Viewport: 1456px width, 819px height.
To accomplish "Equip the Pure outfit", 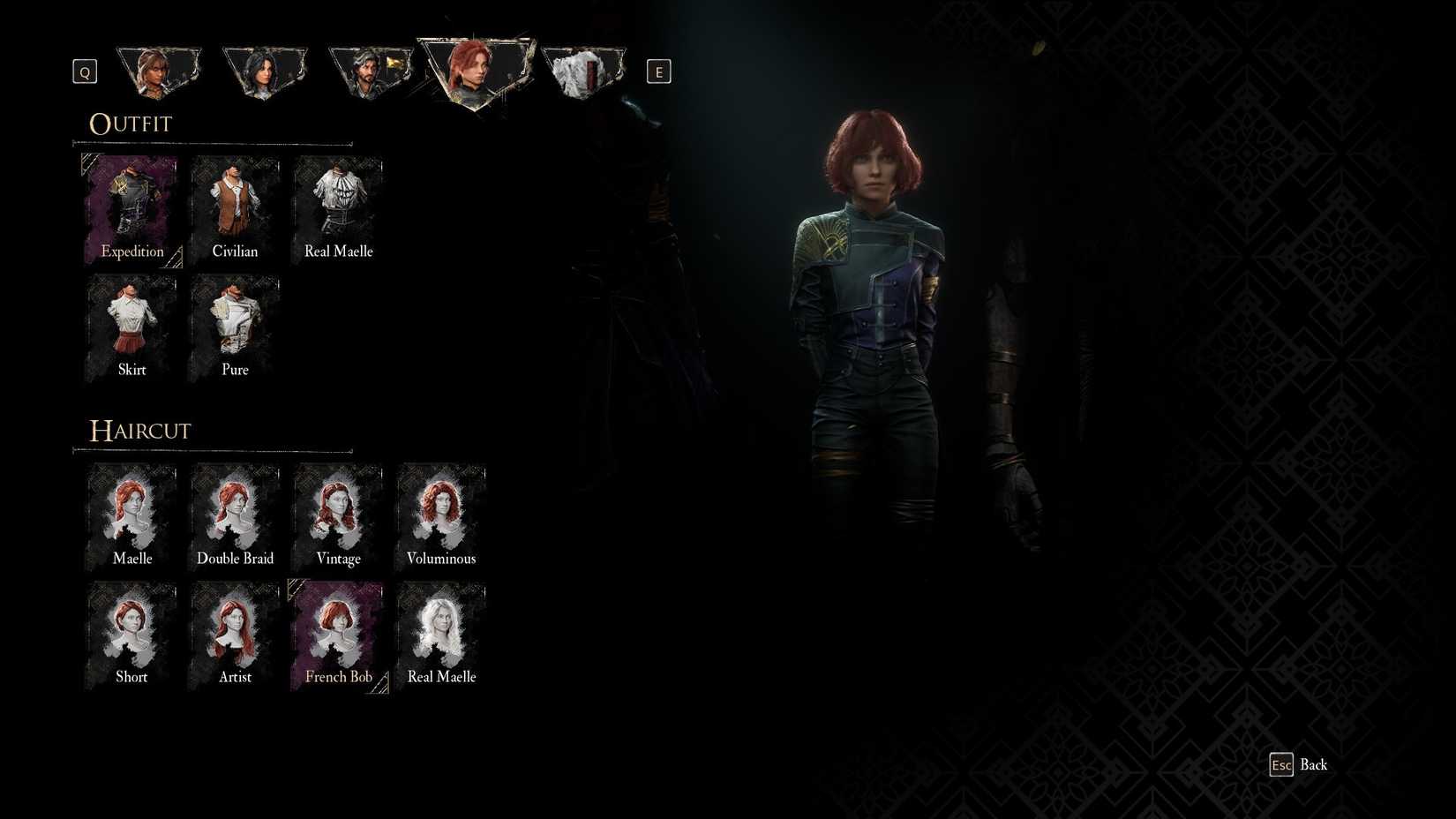I will pos(235,322).
